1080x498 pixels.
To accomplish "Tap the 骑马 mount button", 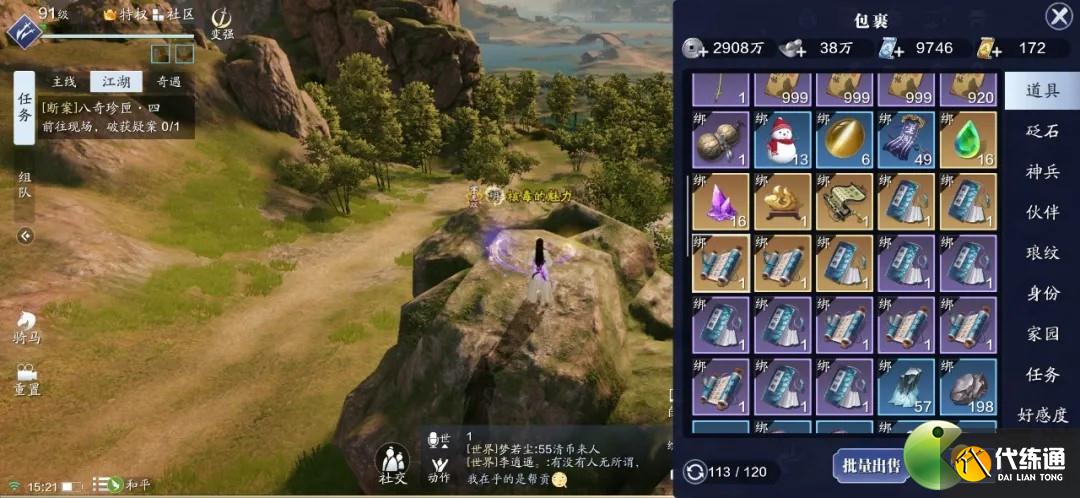I will pyautogui.click(x=27, y=326).
